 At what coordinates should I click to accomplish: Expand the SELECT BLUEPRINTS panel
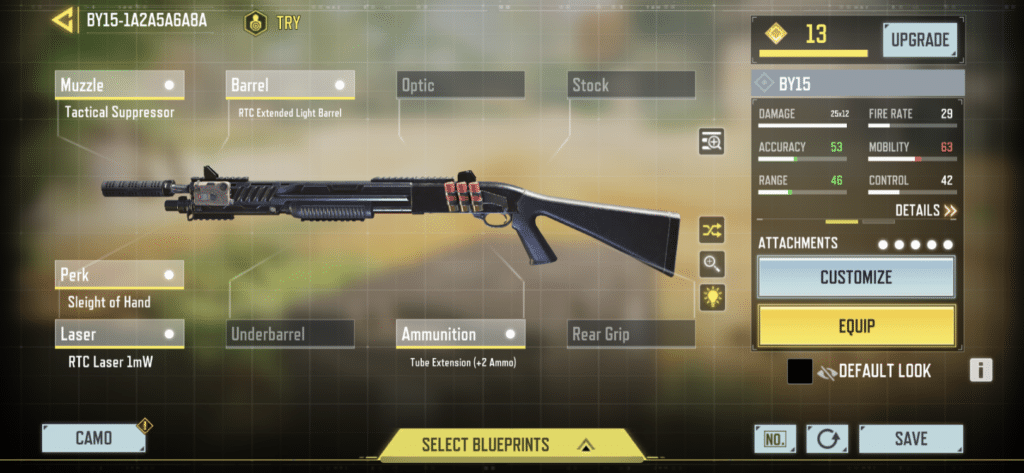coord(511,444)
